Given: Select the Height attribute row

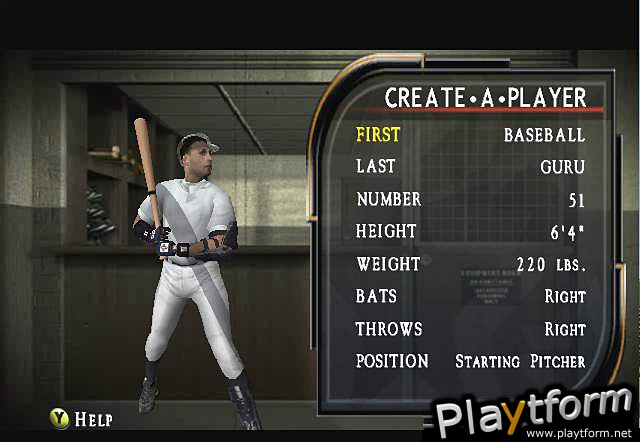Looking at the screenshot, I should pos(470,232).
